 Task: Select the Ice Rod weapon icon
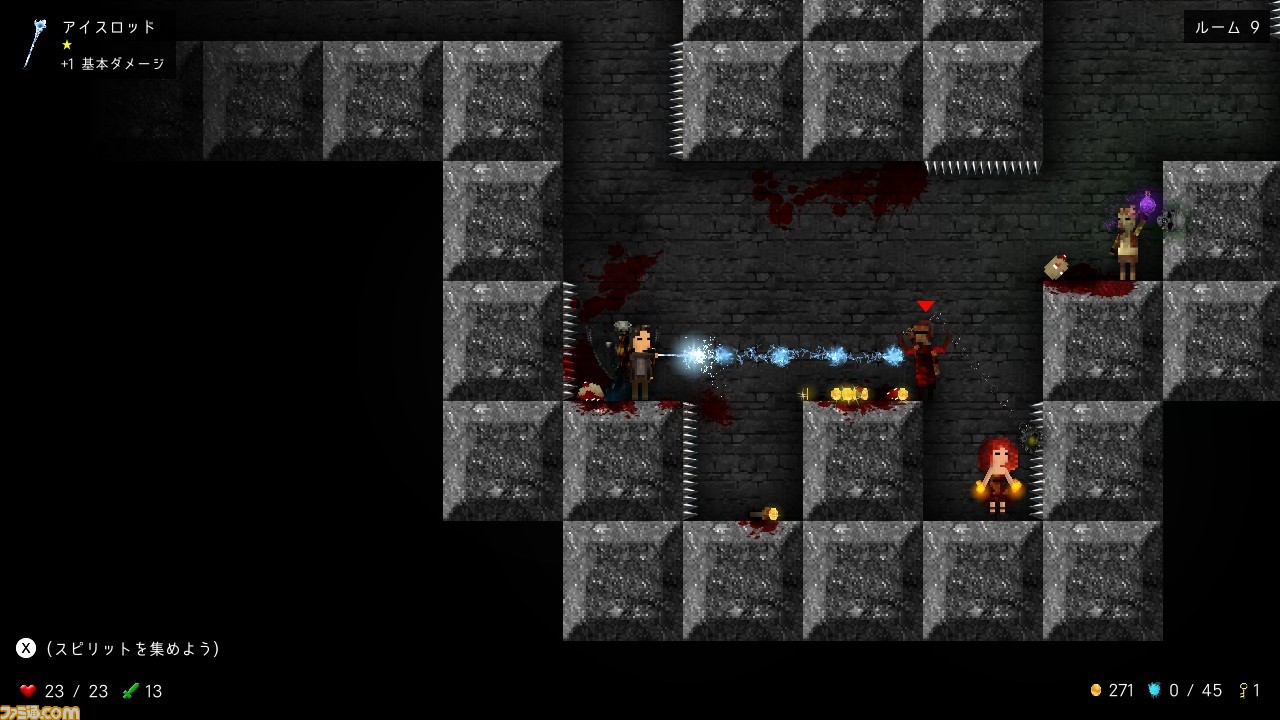tap(36, 43)
